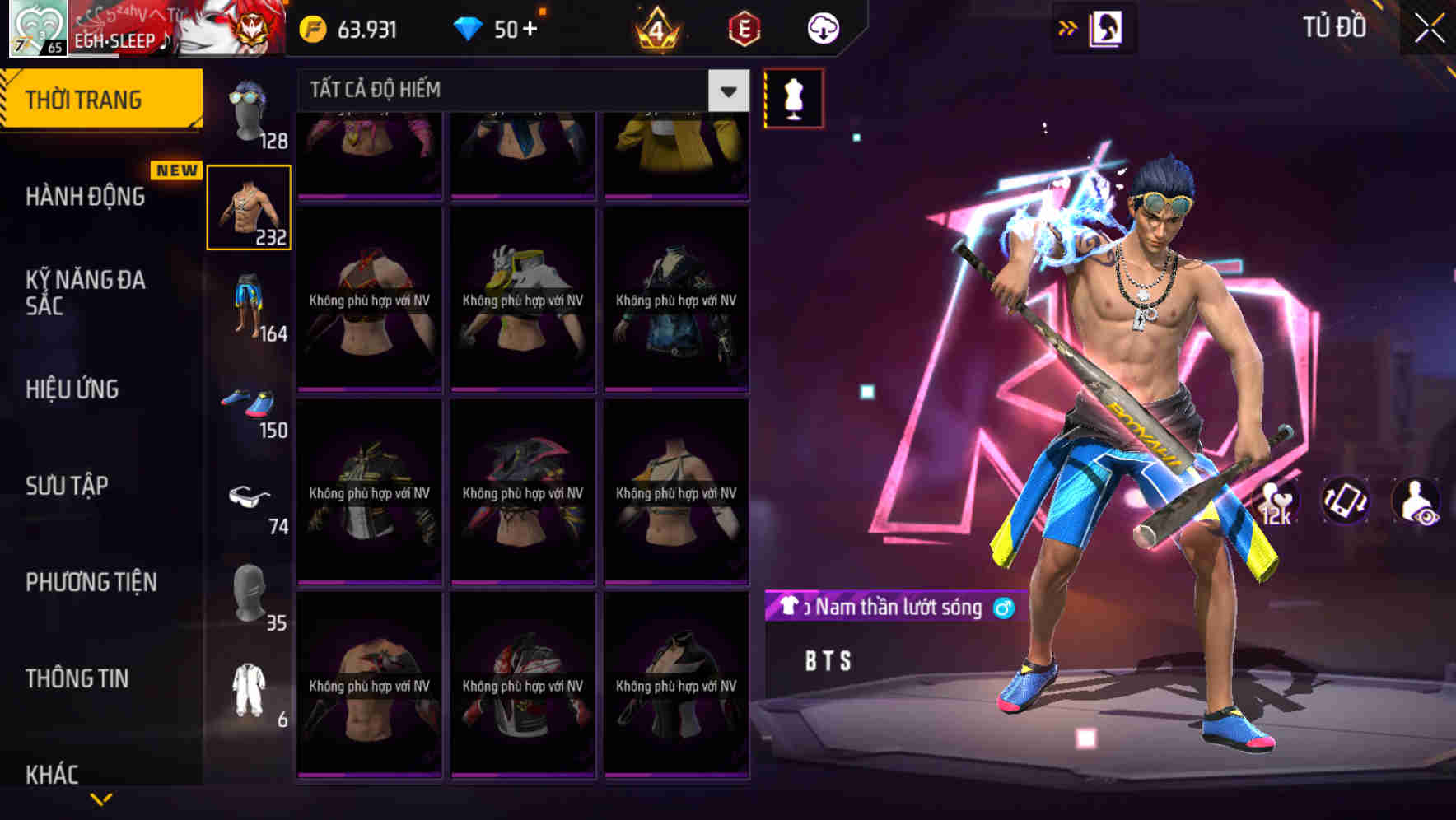Expand KHÁC with the downward chevron
This screenshot has height=820, width=1456.
point(101,797)
